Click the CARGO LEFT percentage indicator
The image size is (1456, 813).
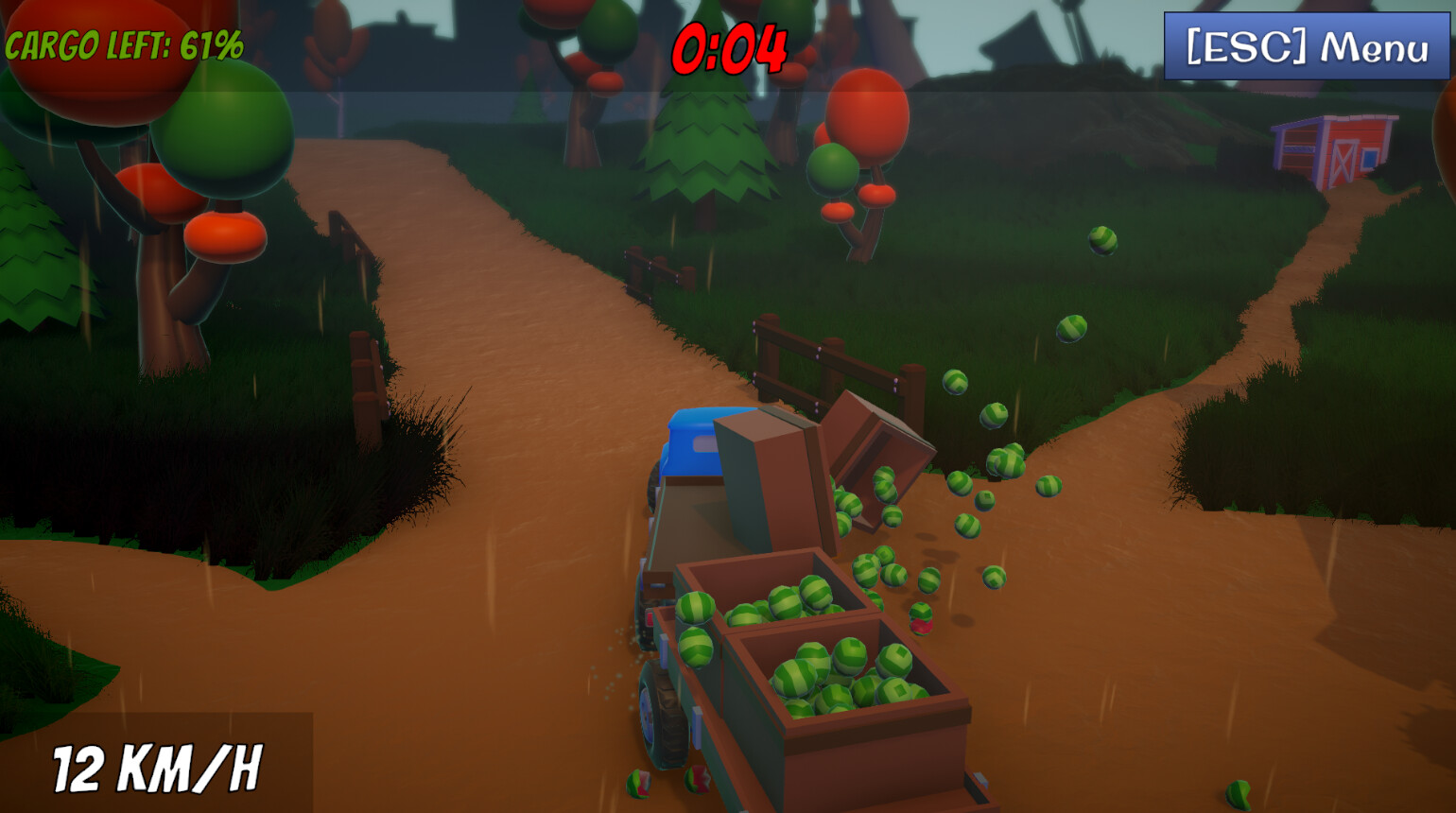123,42
